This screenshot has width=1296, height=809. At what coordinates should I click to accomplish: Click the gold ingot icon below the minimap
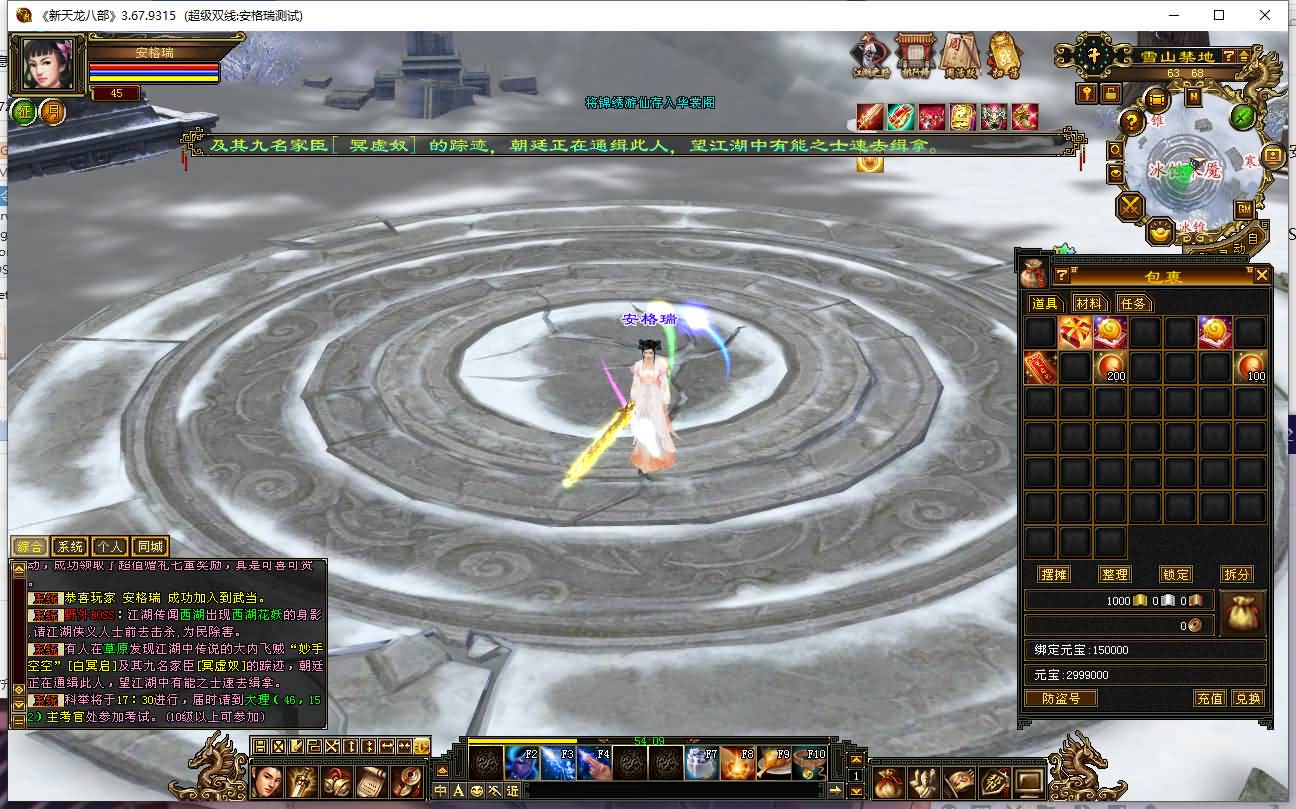click(x=1158, y=233)
